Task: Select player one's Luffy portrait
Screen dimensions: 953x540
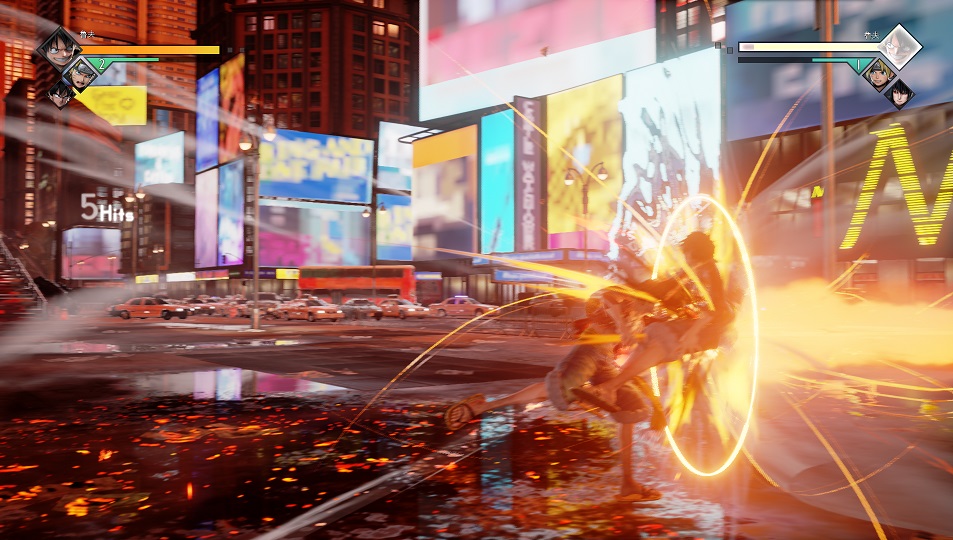Action: 57,46
